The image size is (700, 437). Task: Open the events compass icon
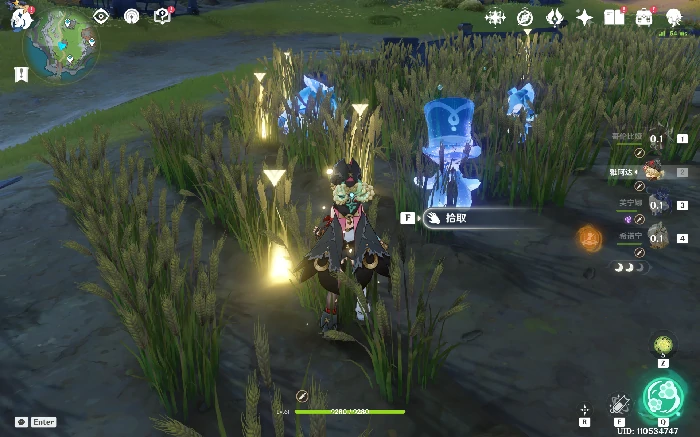524,17
